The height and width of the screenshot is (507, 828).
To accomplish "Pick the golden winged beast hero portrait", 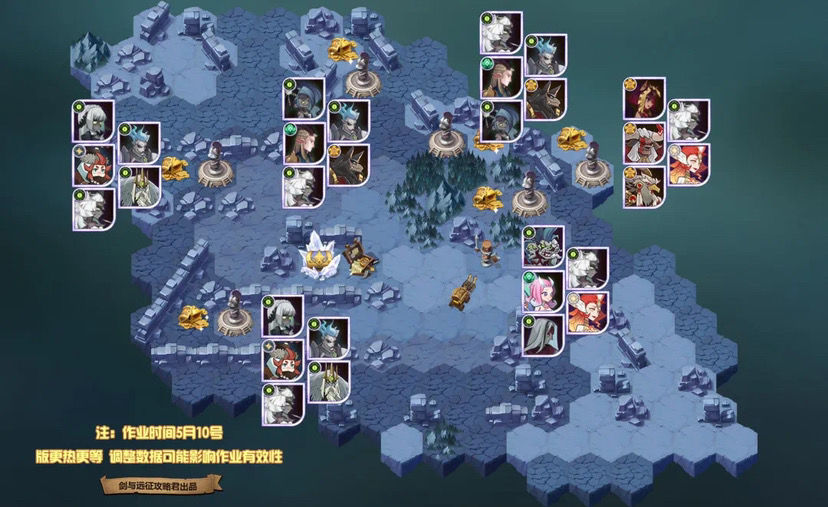I will click(x=645, y=187).
